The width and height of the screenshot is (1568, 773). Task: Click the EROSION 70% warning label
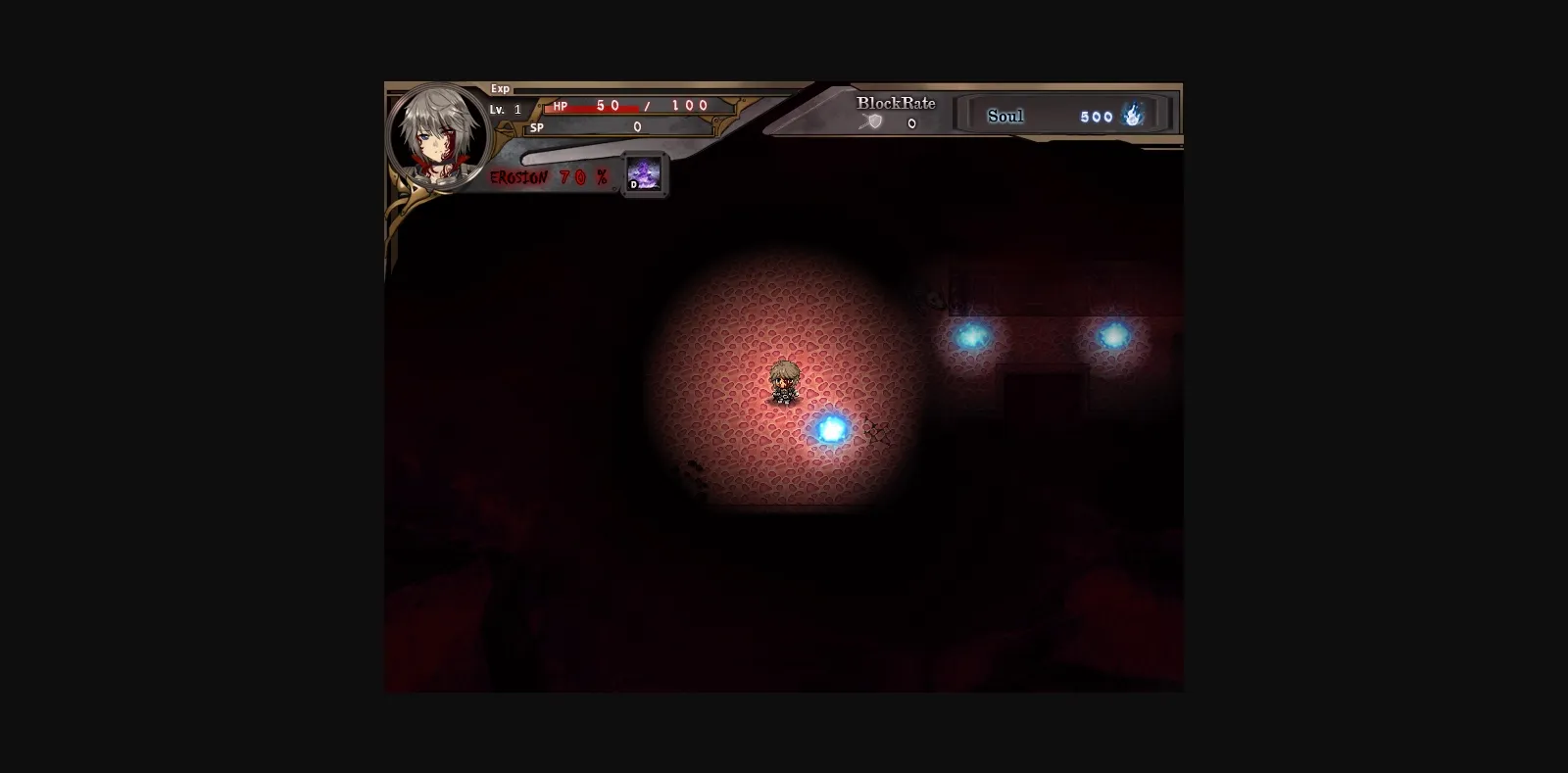(x=547, y=178)
